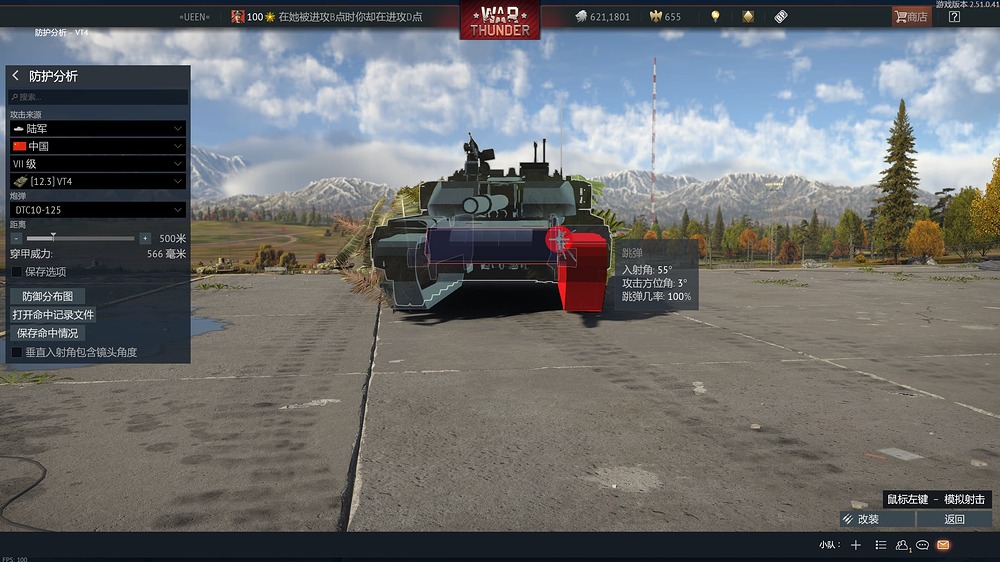Image resolution: width=1000 pixels, height=562 pixels.
Task: Open the 陆军 attack source dropdown
Action: click(98, 129)
